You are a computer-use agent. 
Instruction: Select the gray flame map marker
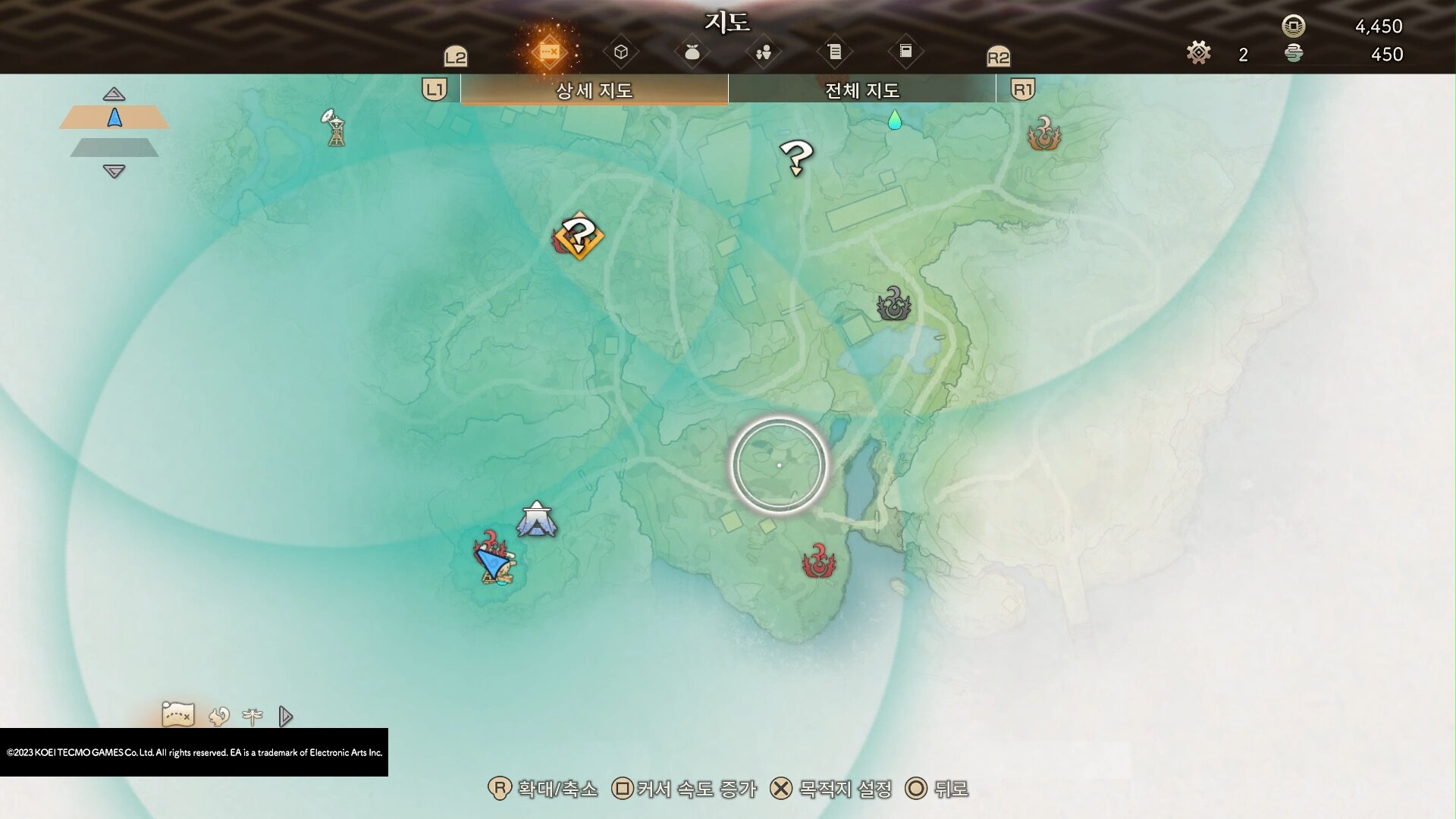coord(893,304)
